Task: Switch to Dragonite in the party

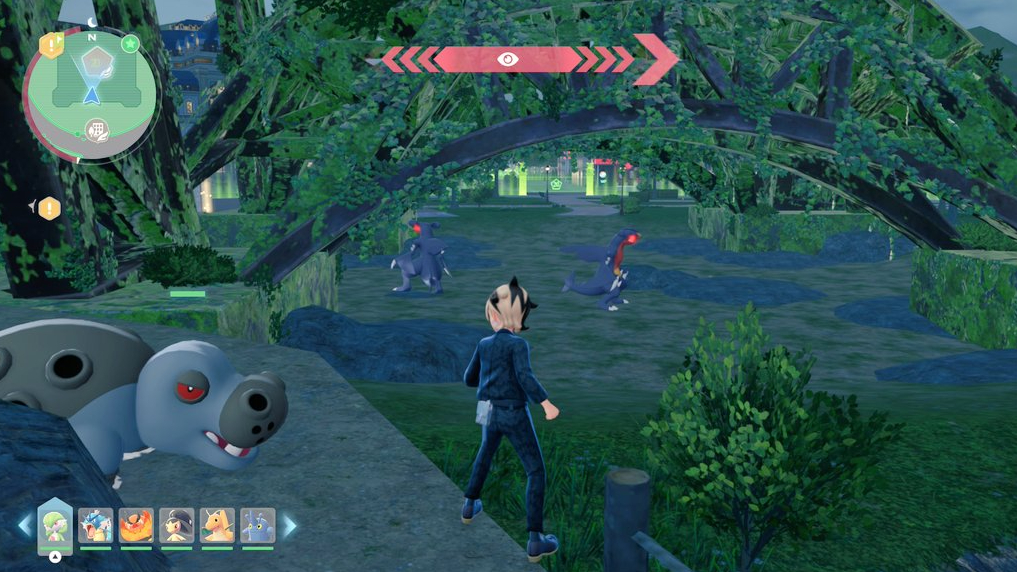Action: click(217, 526)
